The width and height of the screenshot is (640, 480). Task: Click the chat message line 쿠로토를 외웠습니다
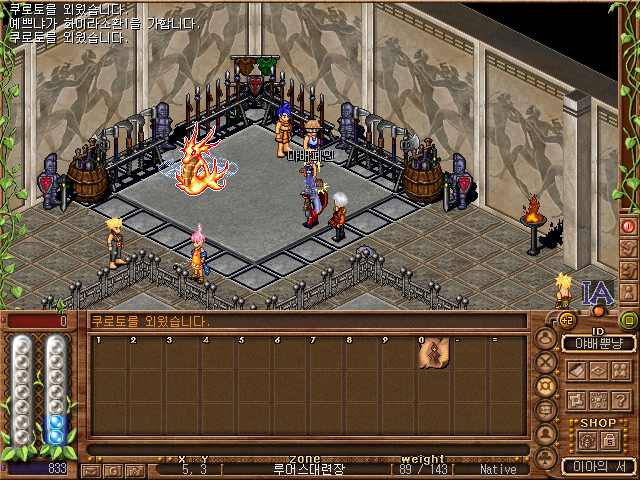click(x=150, y=322)
